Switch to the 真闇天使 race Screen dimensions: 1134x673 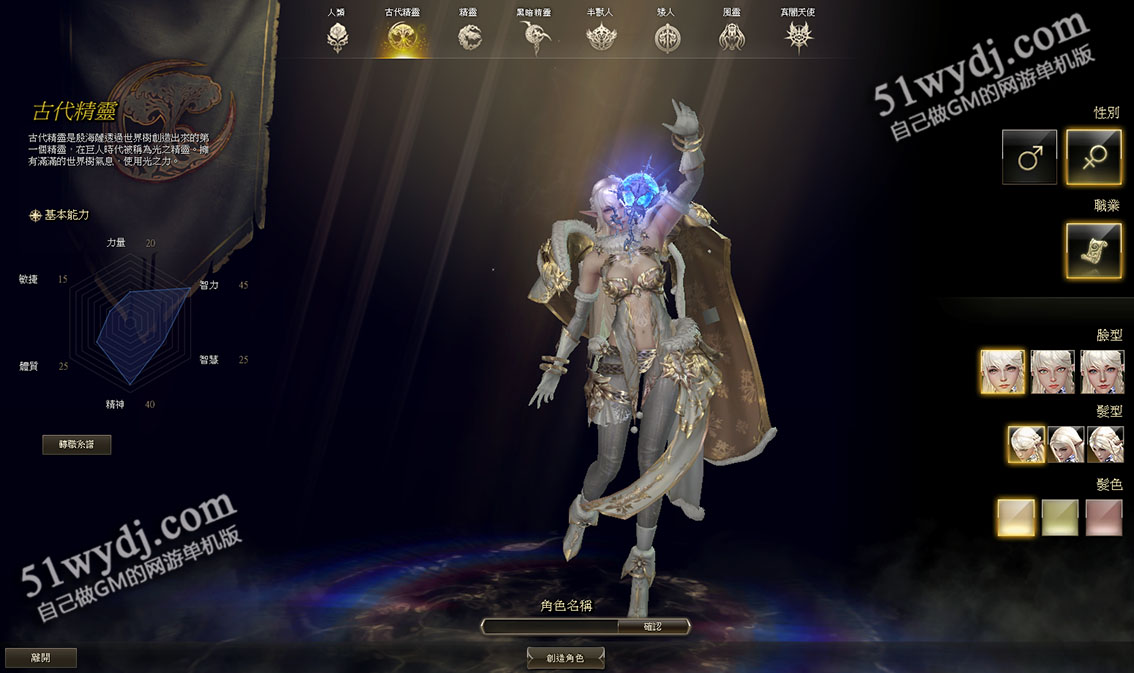pos(797,37)
